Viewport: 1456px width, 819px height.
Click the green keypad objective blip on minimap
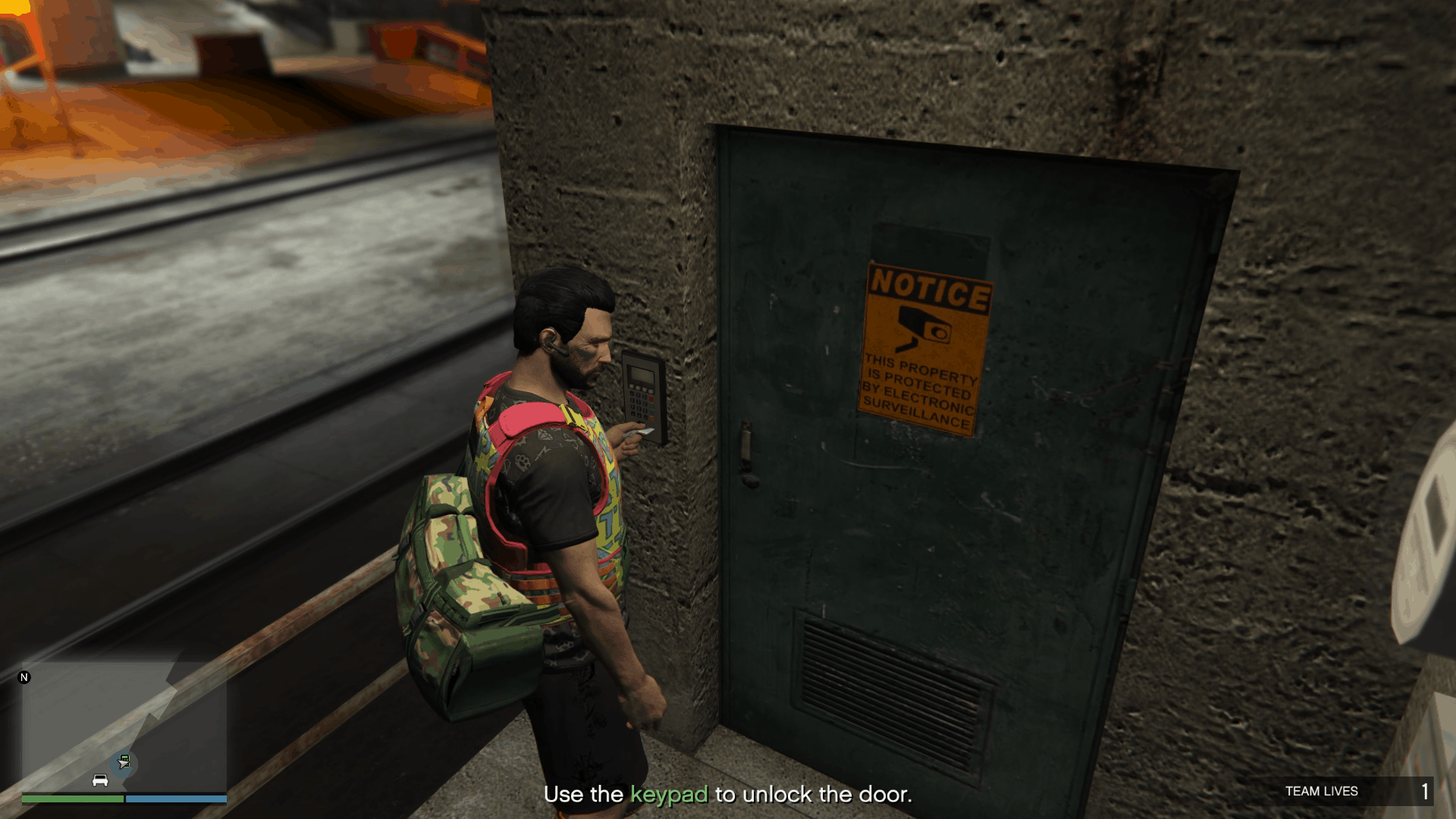pyautogui.click(x=124, y=758)
